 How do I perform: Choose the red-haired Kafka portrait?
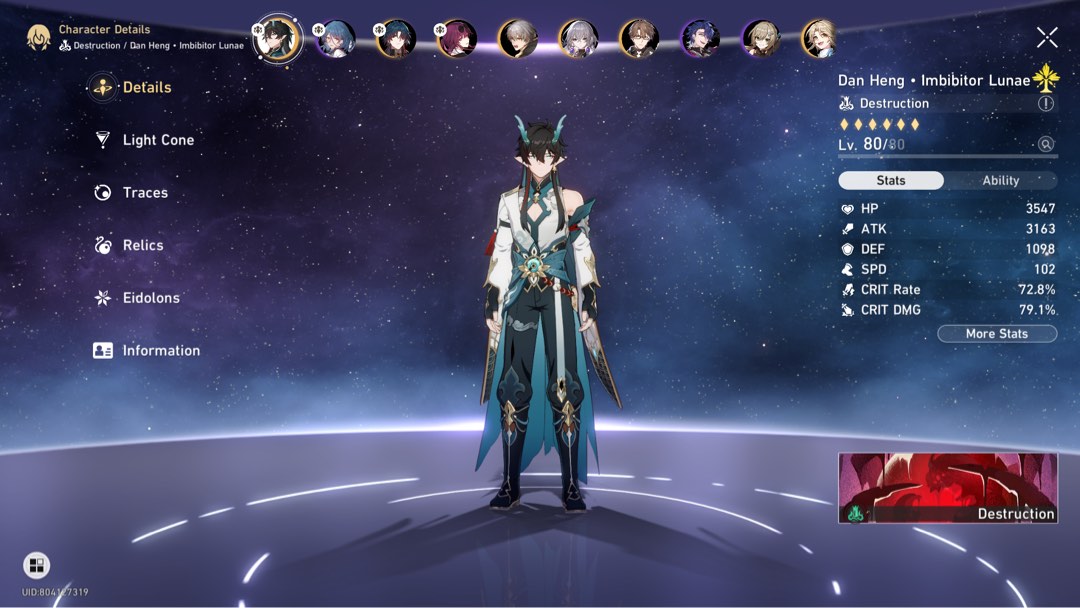(x=457, y=39)
